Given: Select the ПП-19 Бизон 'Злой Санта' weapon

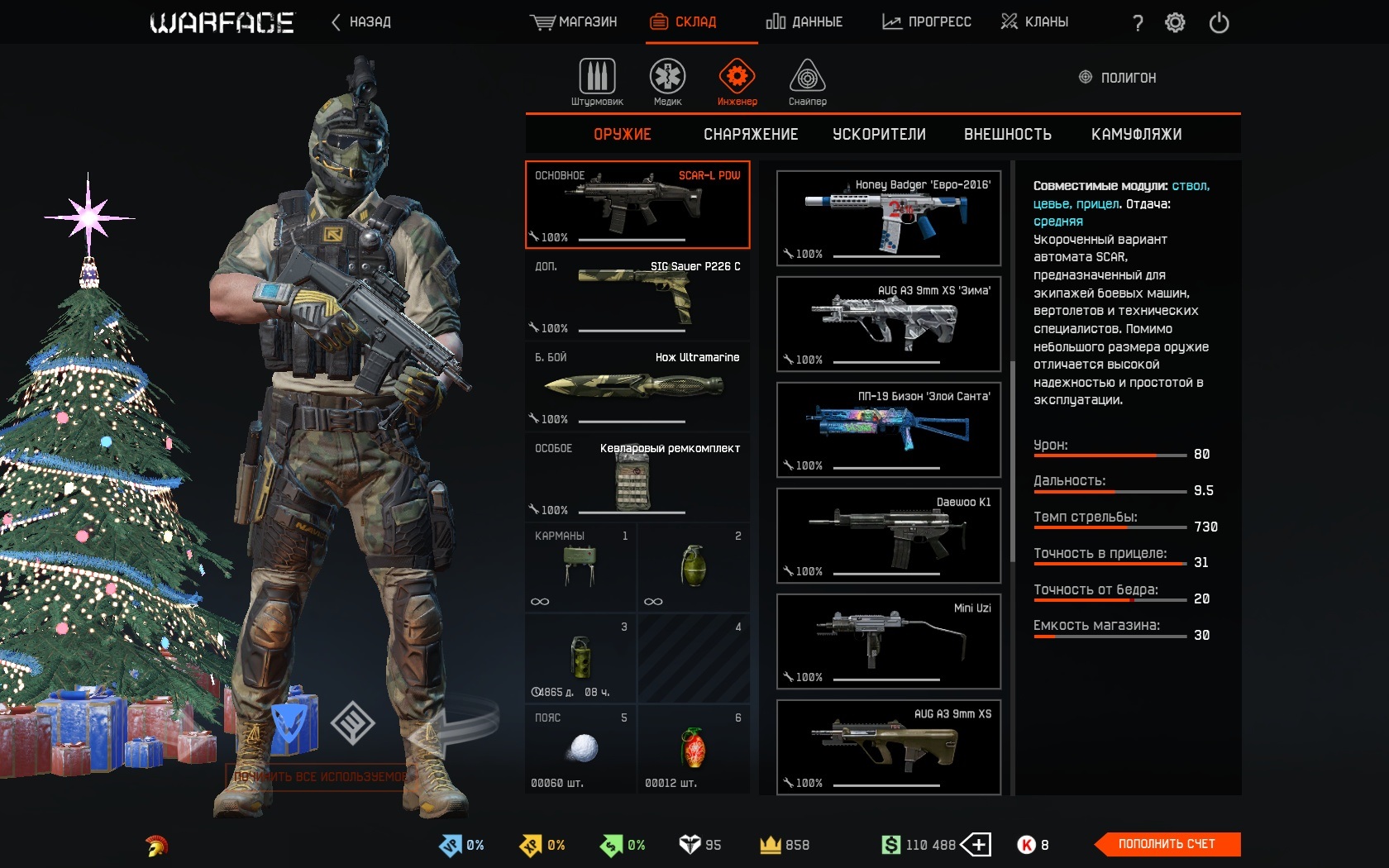Looking at the screenshot, I should (886, 429).
